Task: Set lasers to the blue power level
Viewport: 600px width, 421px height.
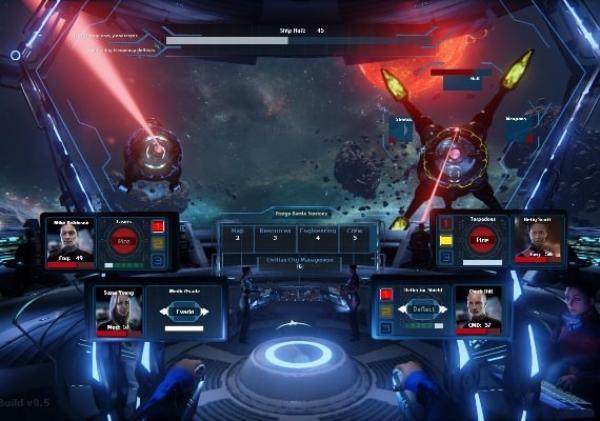Action: (157, 259)
